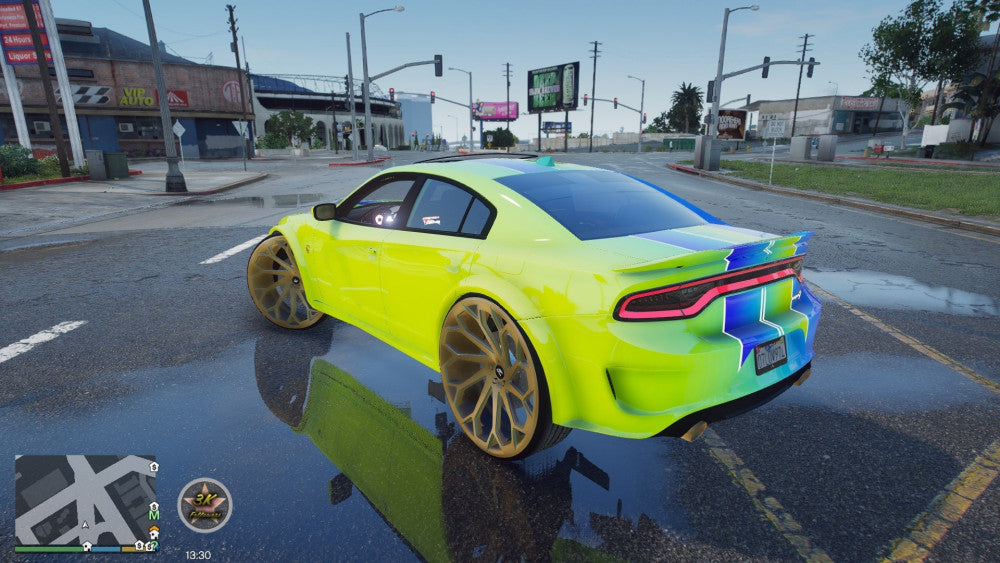Click the 3K Followers star badge
1000x563 pixels.
tap(205, 505)
